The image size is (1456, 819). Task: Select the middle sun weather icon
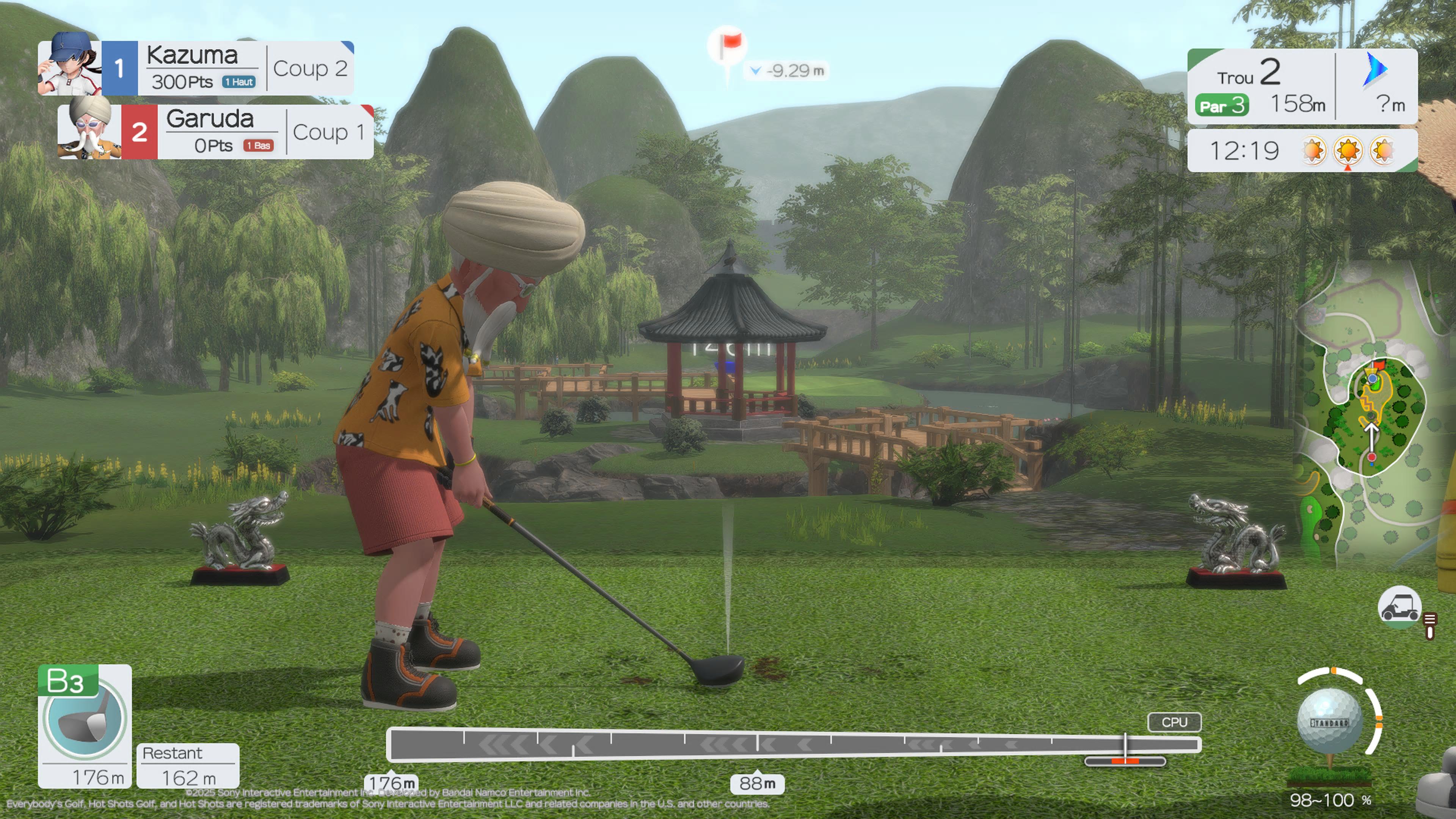[x=1348, y=151]
